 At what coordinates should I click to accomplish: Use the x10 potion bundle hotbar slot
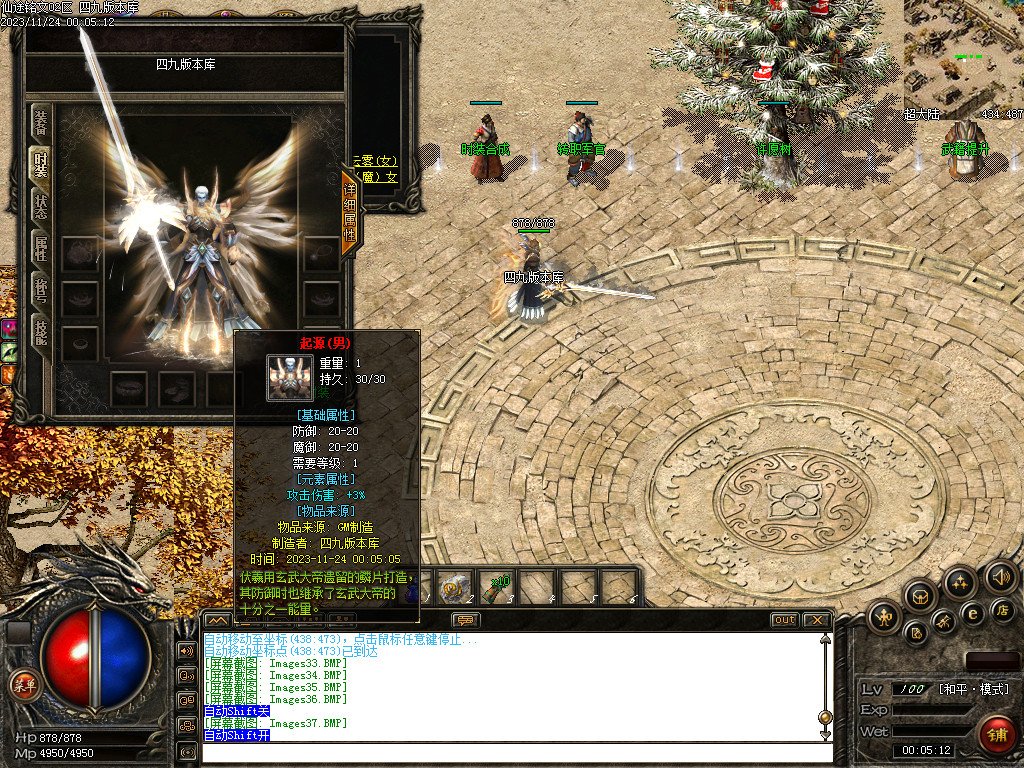(x=496, y=586)
